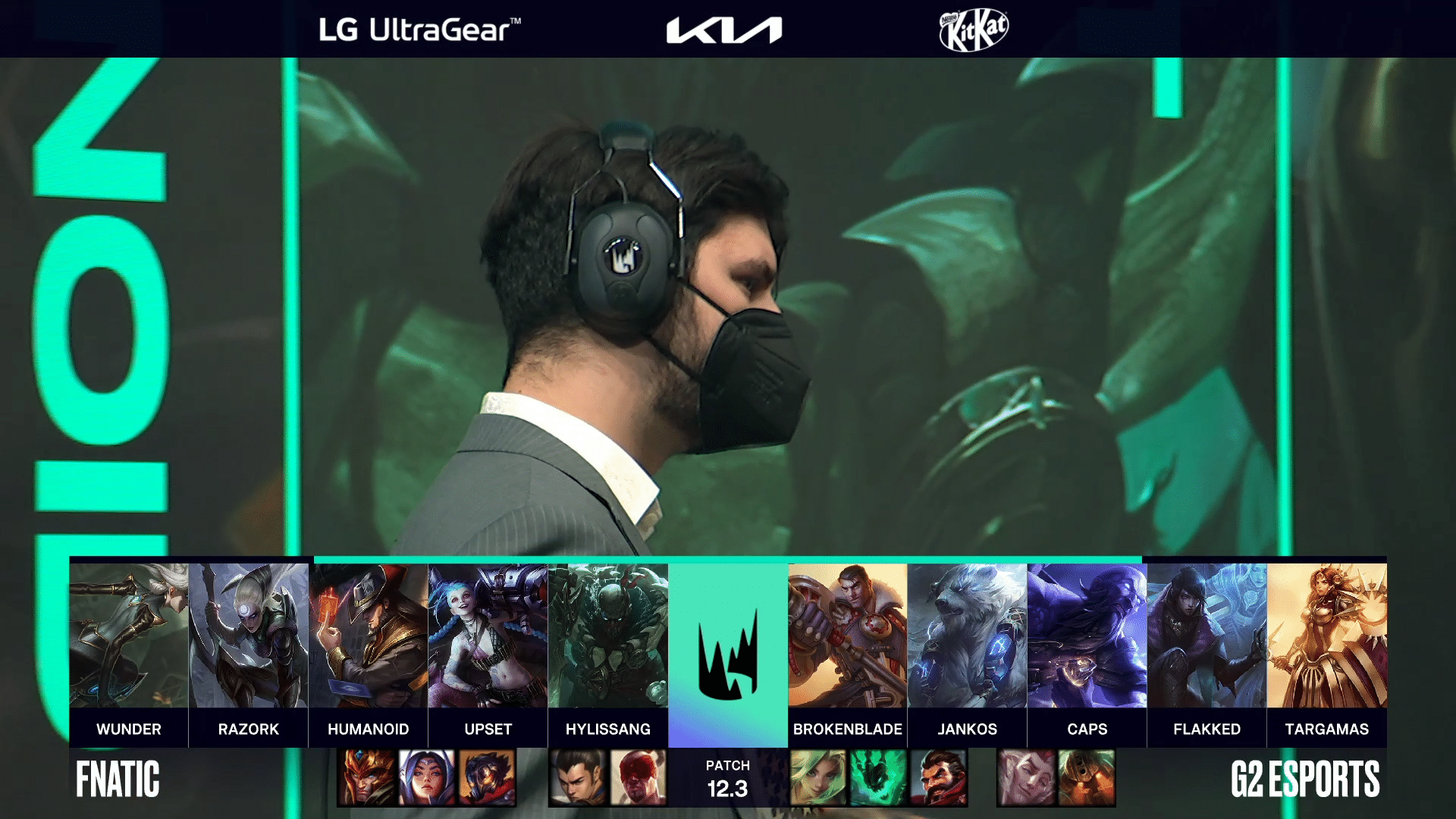1456x819 pixels.
Task: Click the Viktor ban icon
Action: (487, 777)
